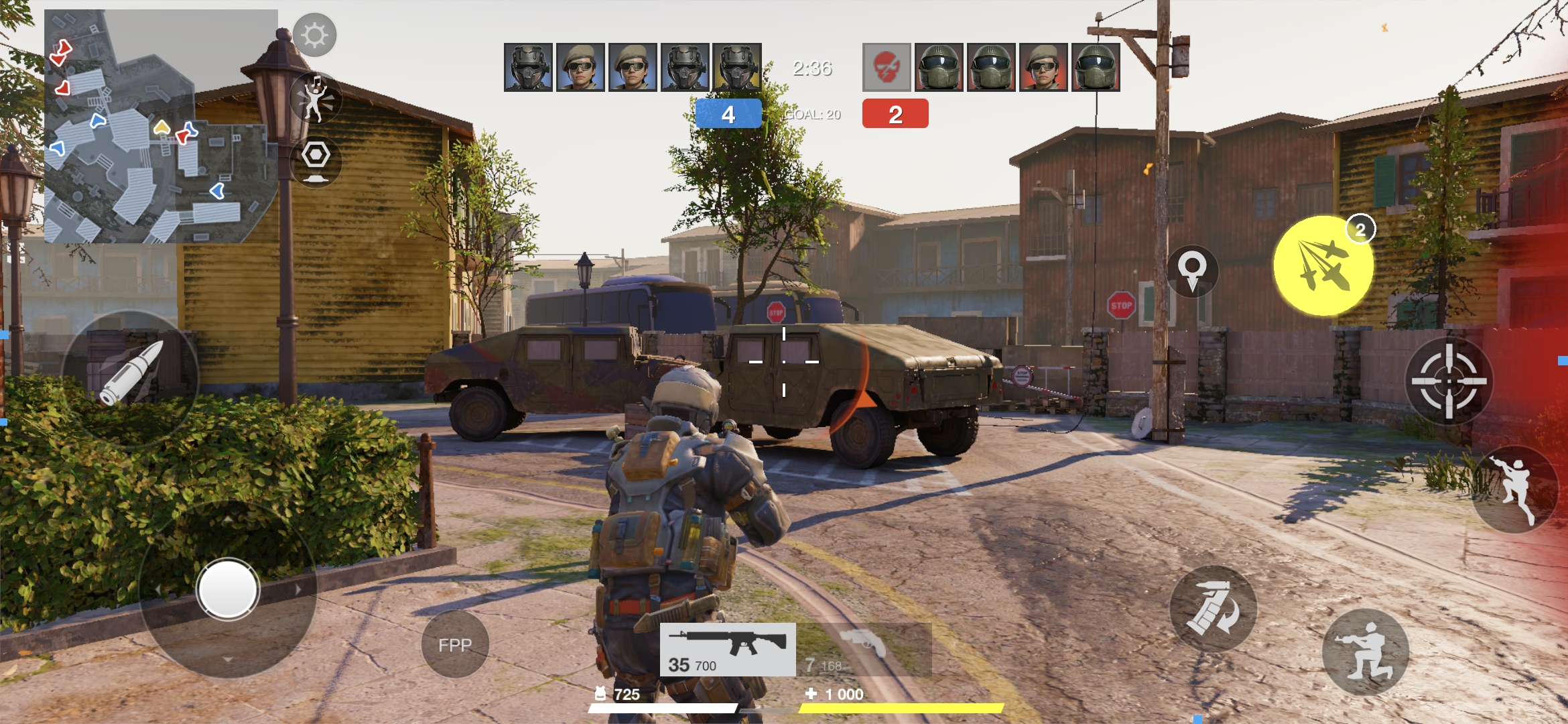This screenshot has height=724, width=1568.
Task: Open the gear settings menu
Action: pyautogui.click(x=314, y=35)
